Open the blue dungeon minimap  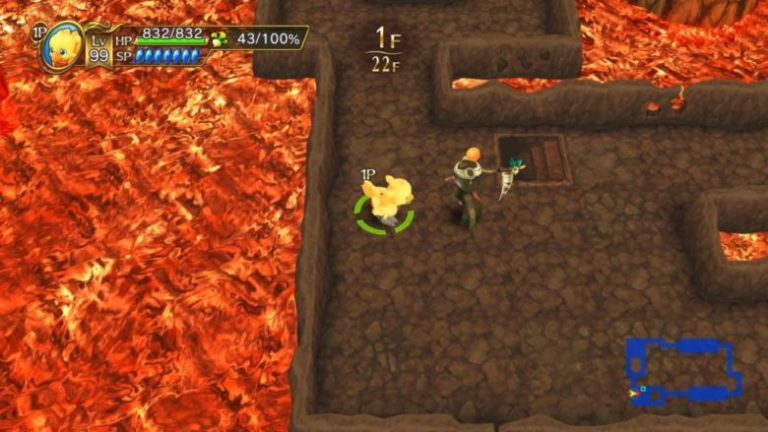(x=684, y=371)
